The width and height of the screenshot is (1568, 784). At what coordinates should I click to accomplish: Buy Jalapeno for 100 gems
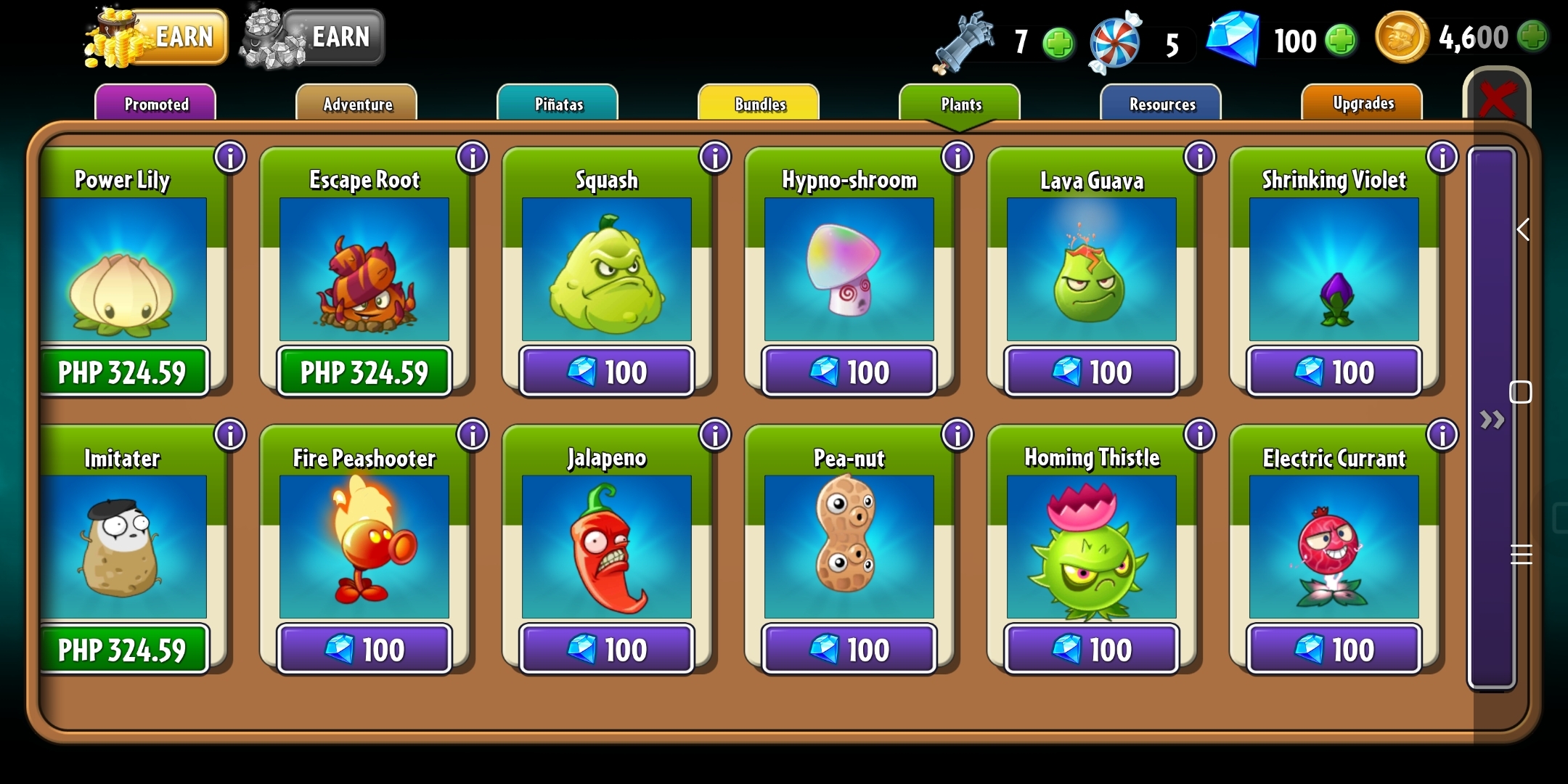607,649
